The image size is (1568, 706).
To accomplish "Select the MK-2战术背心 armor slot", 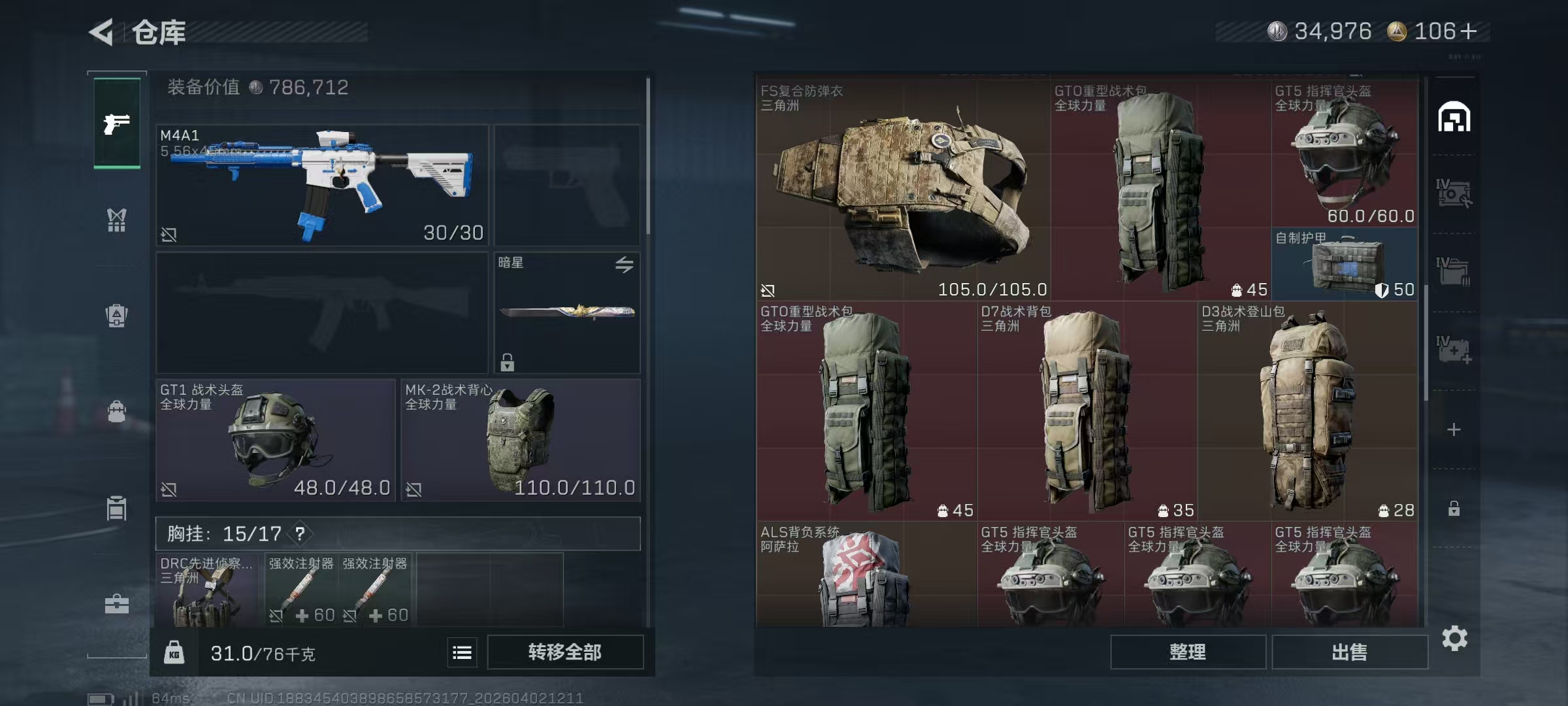I will (520, 440).
